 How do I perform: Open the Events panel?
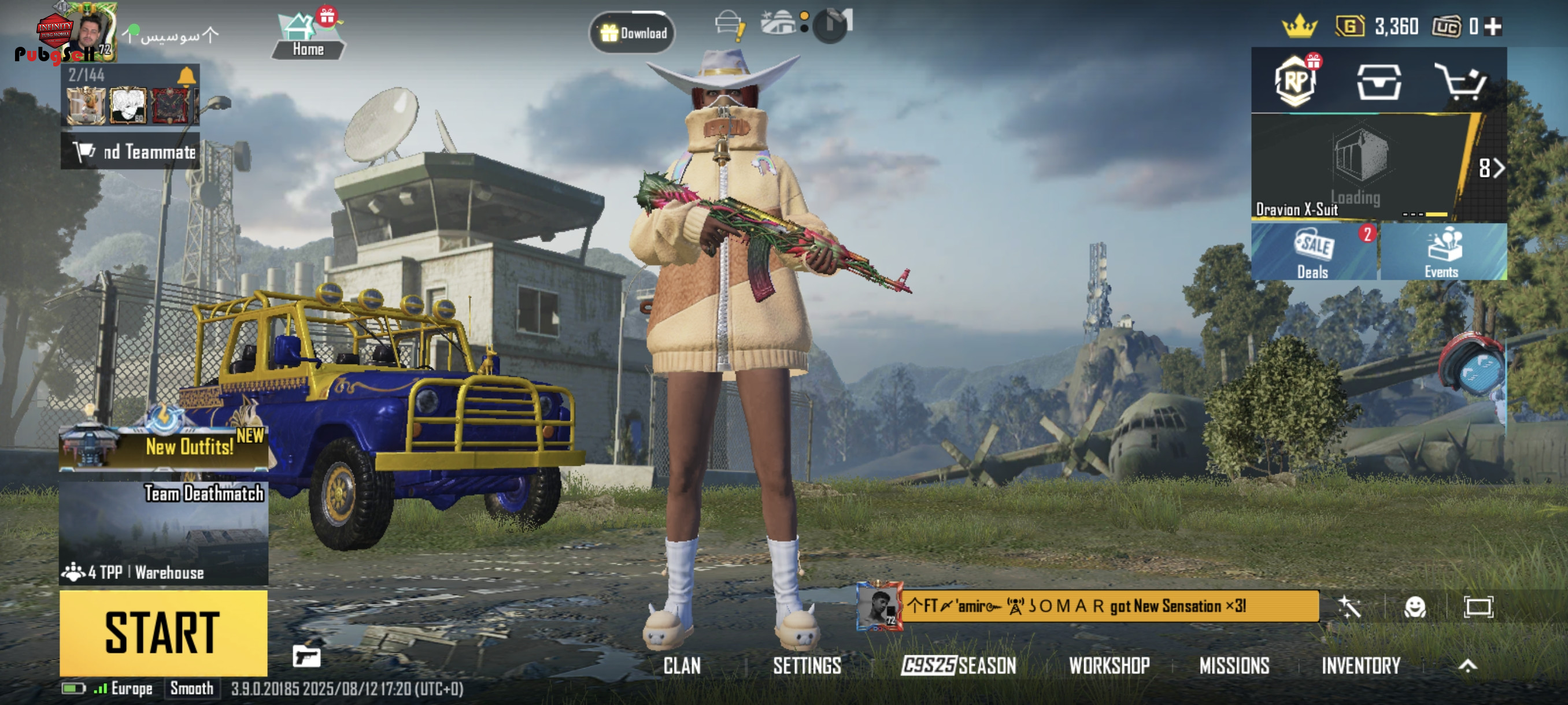(x=1443, y=253)
